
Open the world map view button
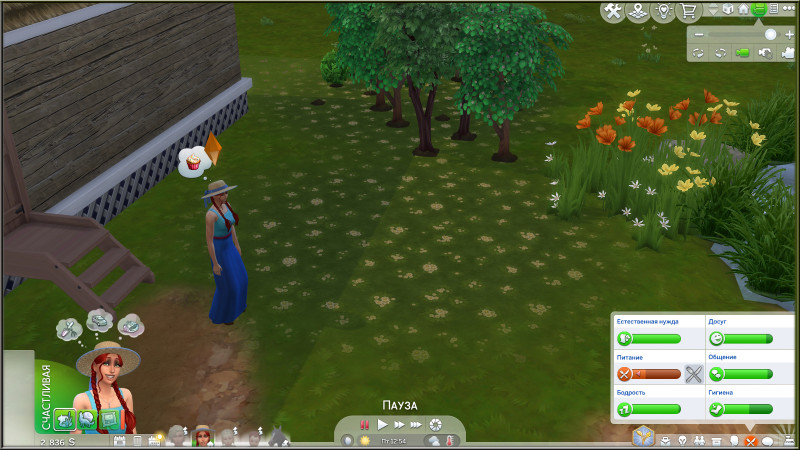tap(637, 12)
